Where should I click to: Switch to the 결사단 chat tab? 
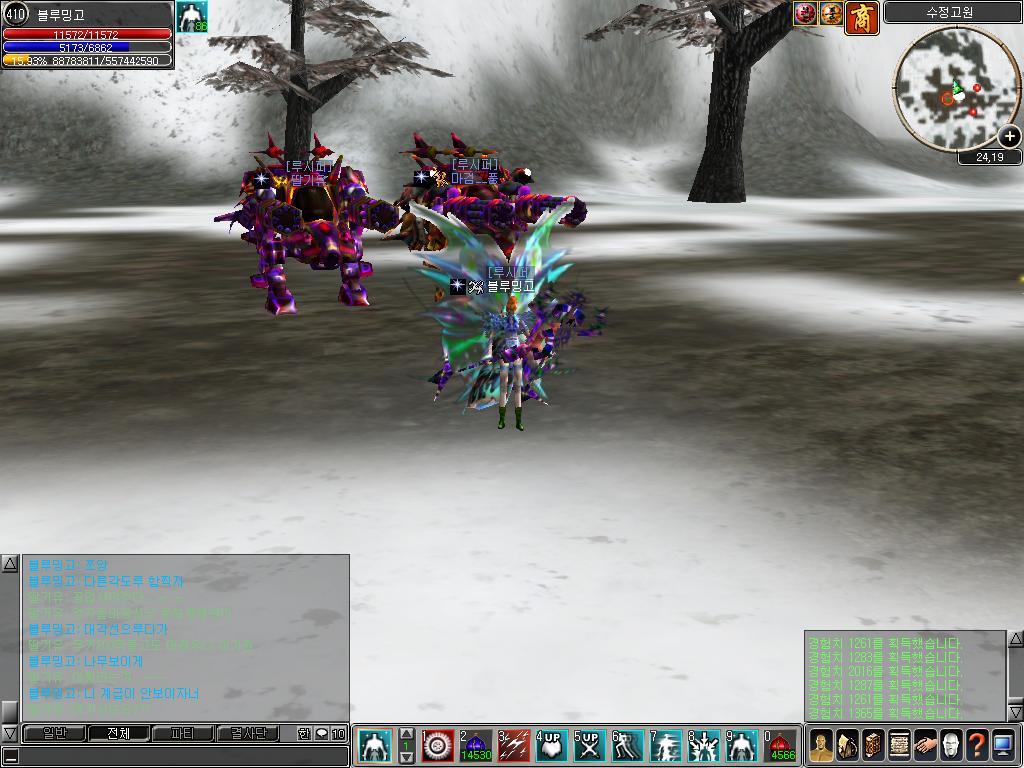pyautogui.click(x=248, y=733)
